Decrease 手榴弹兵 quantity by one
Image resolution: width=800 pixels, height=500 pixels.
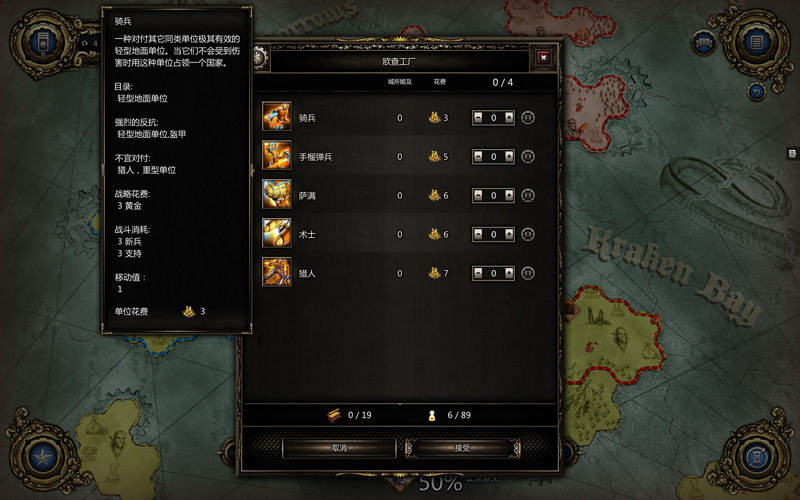[x=479, y=156]
